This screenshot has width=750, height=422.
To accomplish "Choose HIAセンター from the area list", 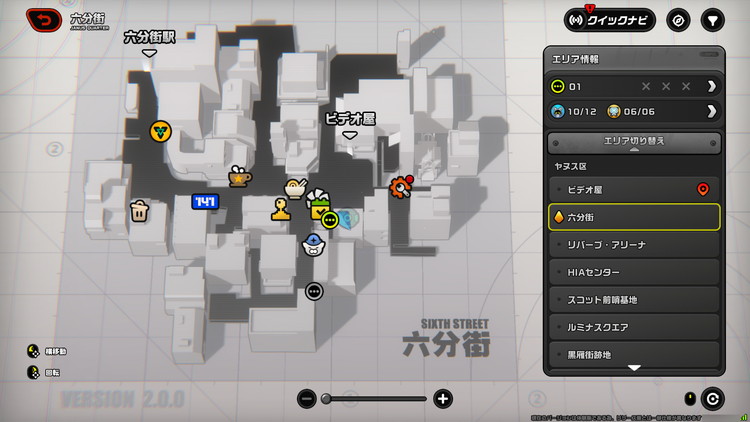I will [634, 272].
